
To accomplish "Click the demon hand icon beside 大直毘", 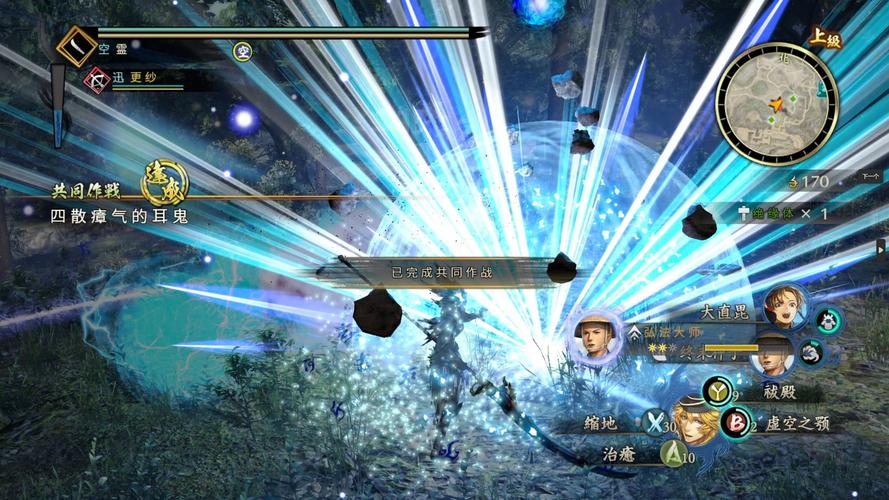I will [x=826, y=320].
